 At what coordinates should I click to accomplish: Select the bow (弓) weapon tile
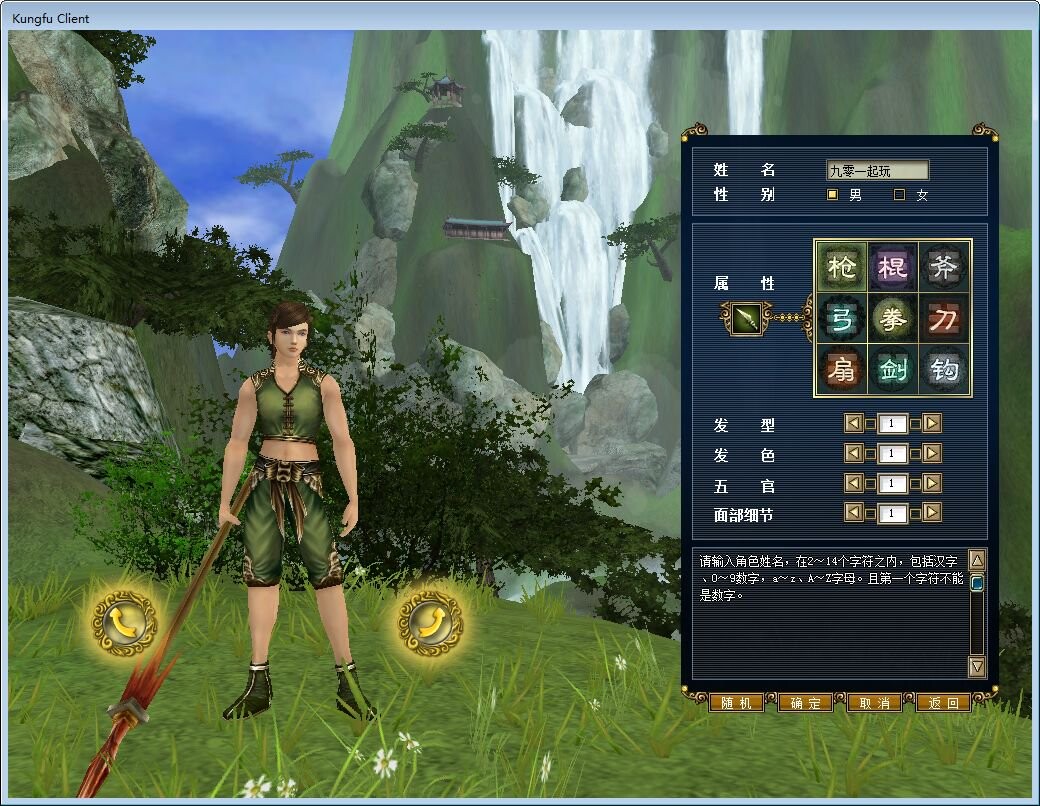[841, 319]
